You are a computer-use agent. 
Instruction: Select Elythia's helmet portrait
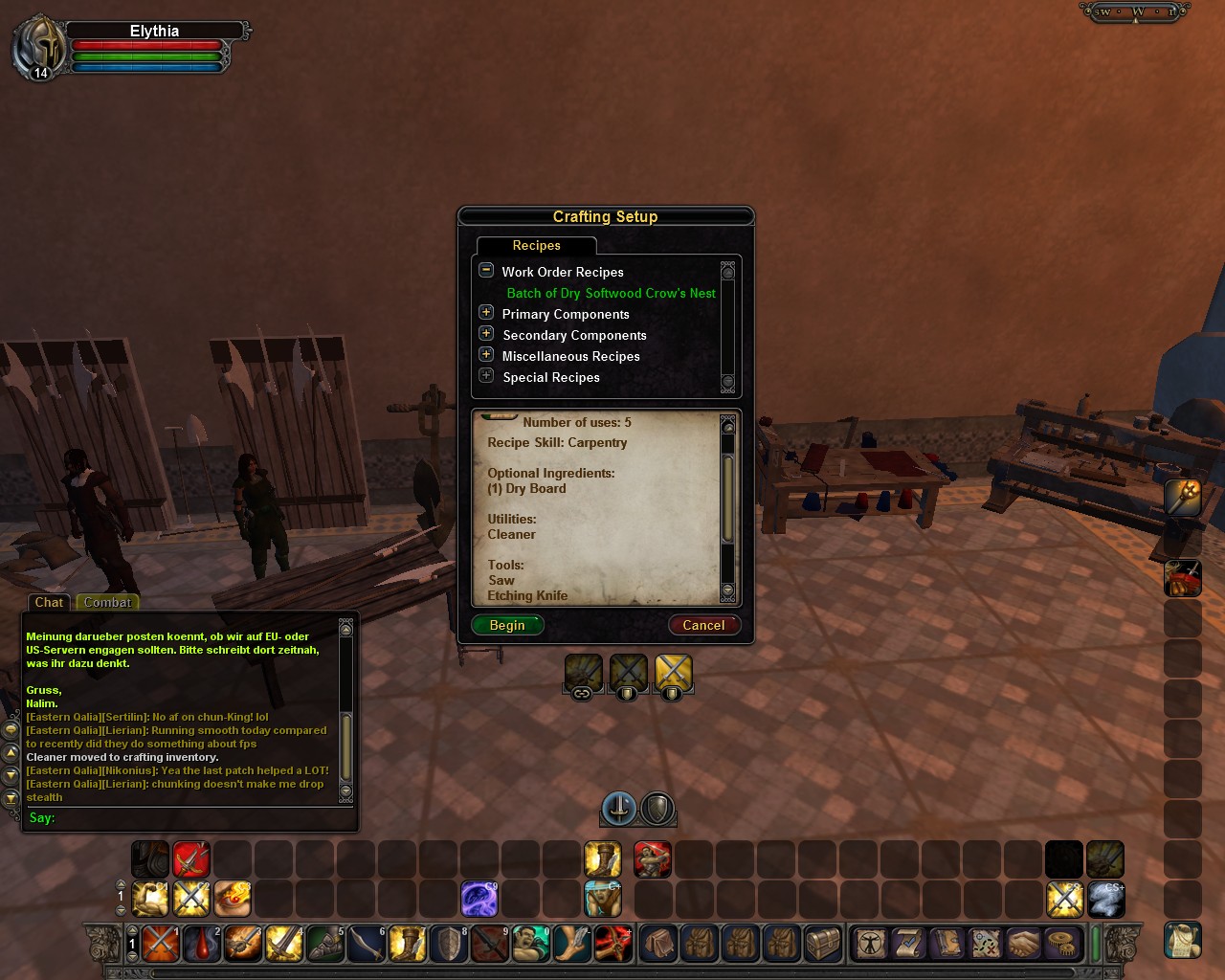[38, 46]
